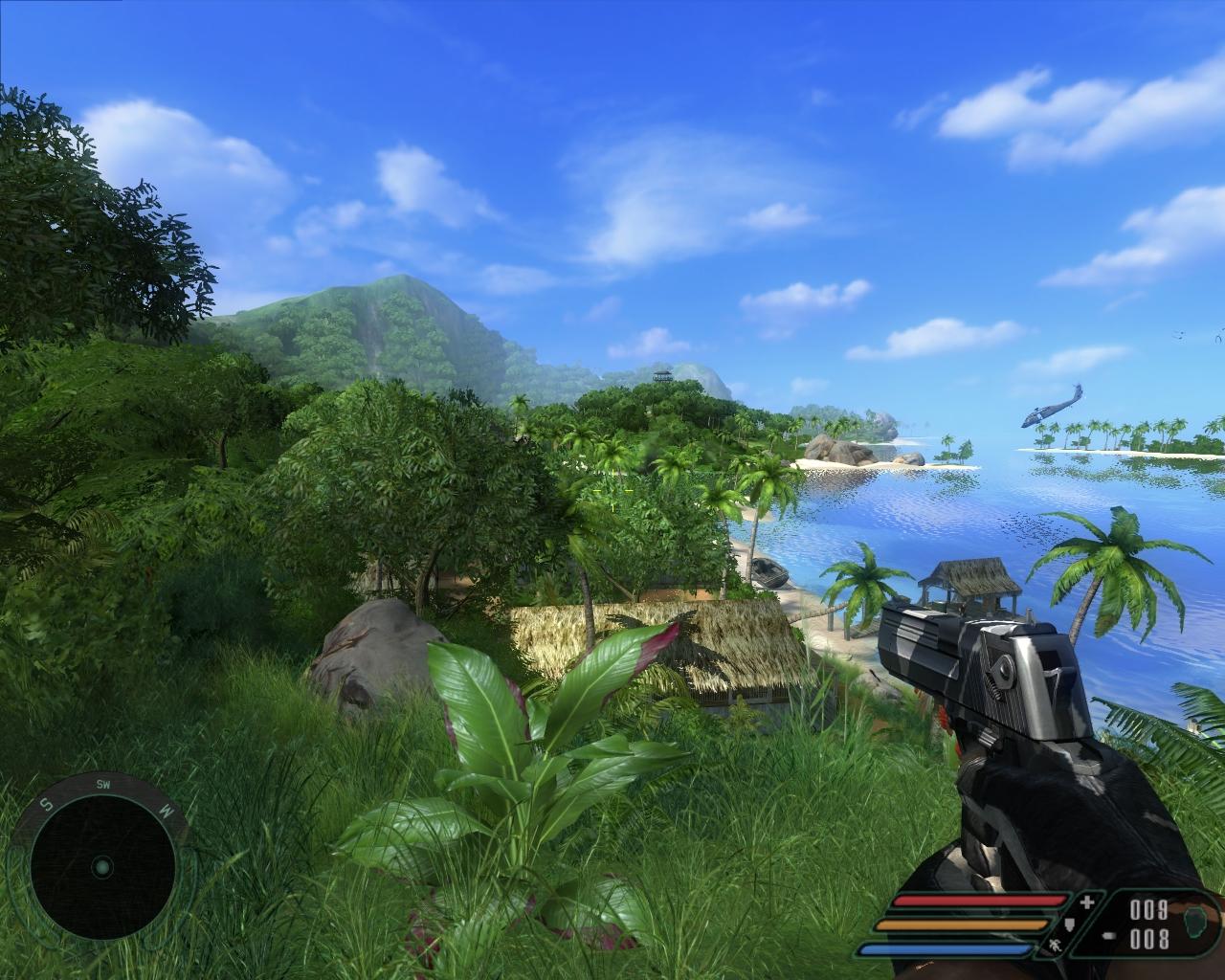Click the grenade icon beside the ammo
Screen dimensions: 1225x980
(x=1195, y=924)
